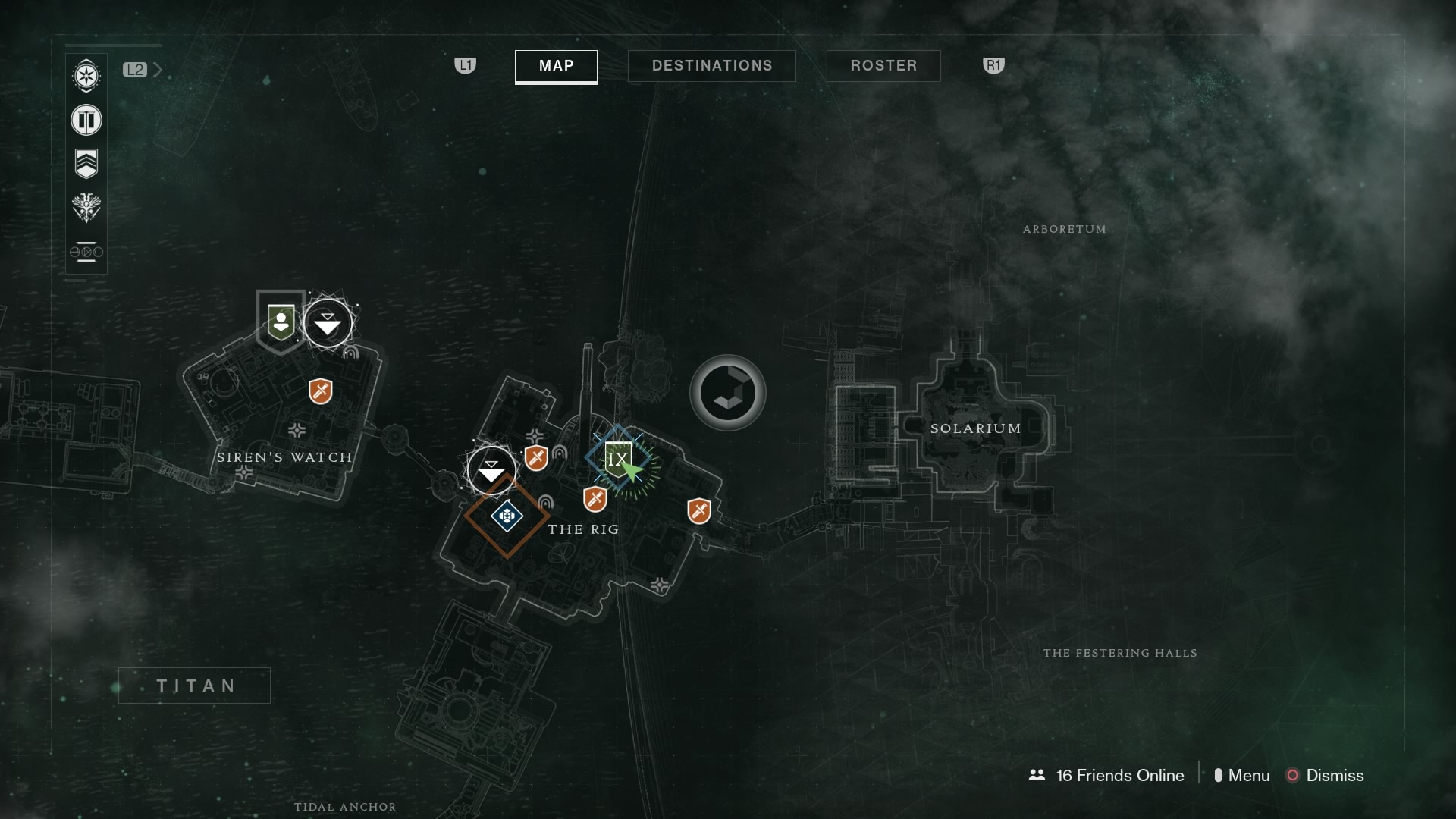Click the blue Adventure diamond below The Rig
Screen dimensions: 1456x819
(507, 517)
